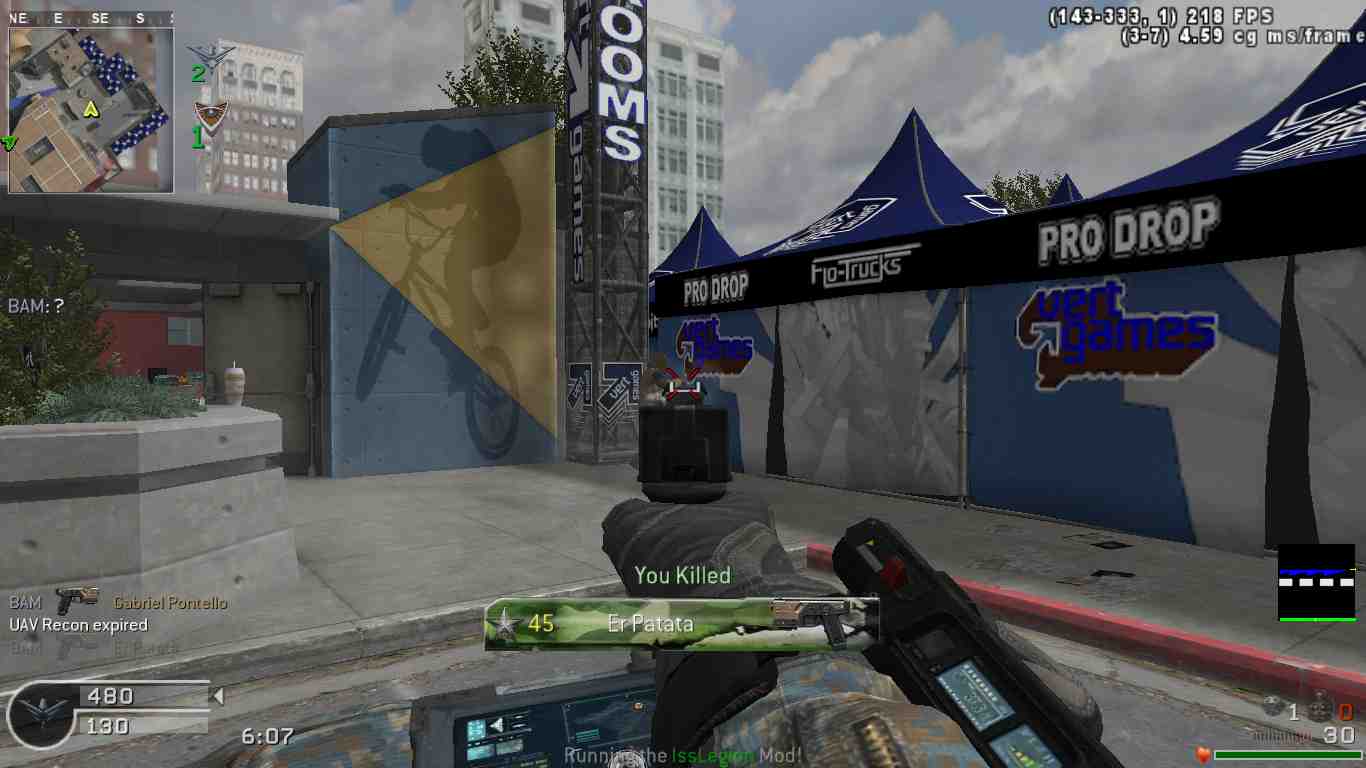Select the yellow player arrow on the minimap

[x=91, y=108]
